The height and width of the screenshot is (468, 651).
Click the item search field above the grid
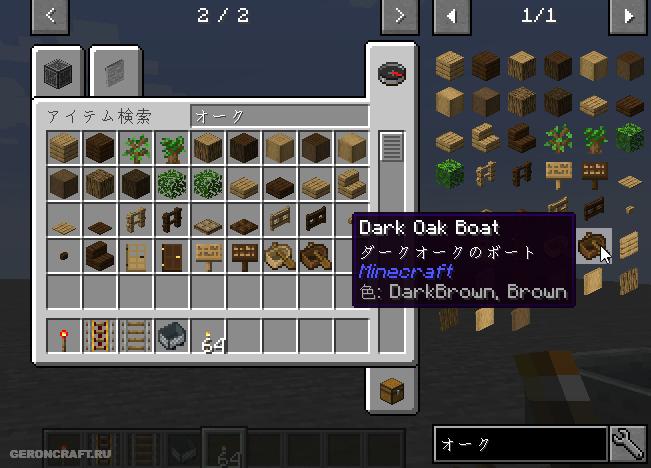(278, 117)
